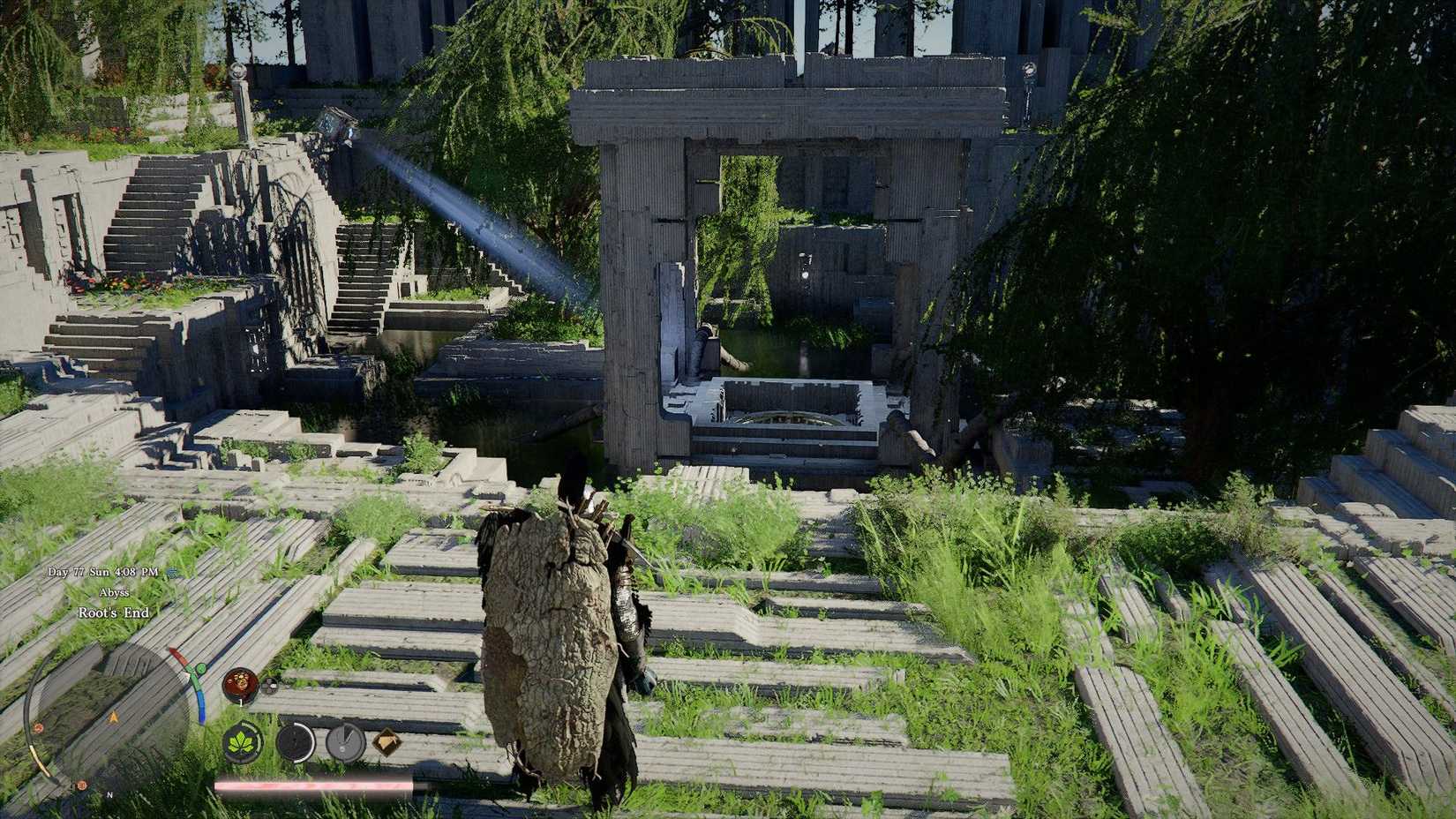The image size is (1456, 819).
Task: Select the green leaf glider ability icon
Action: coord(243,740)
